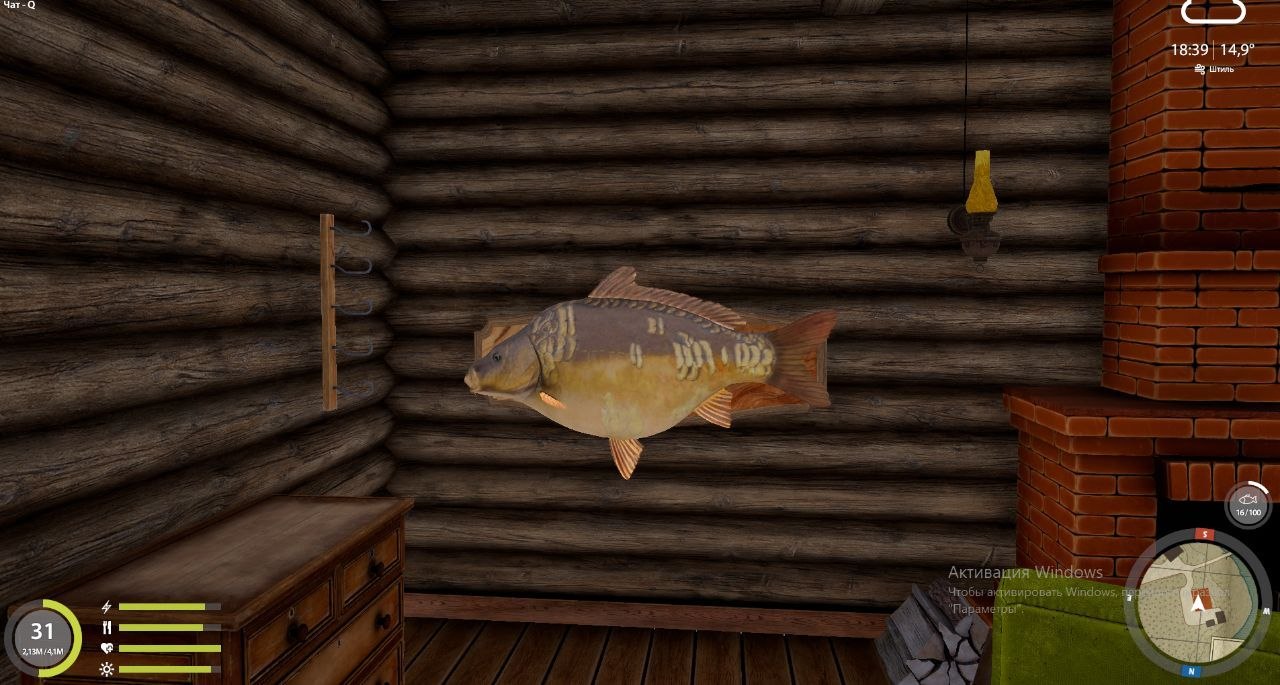Click the cloud weather icon
The width and height of the screenshot is (1280, 685).
[1213, 12]
